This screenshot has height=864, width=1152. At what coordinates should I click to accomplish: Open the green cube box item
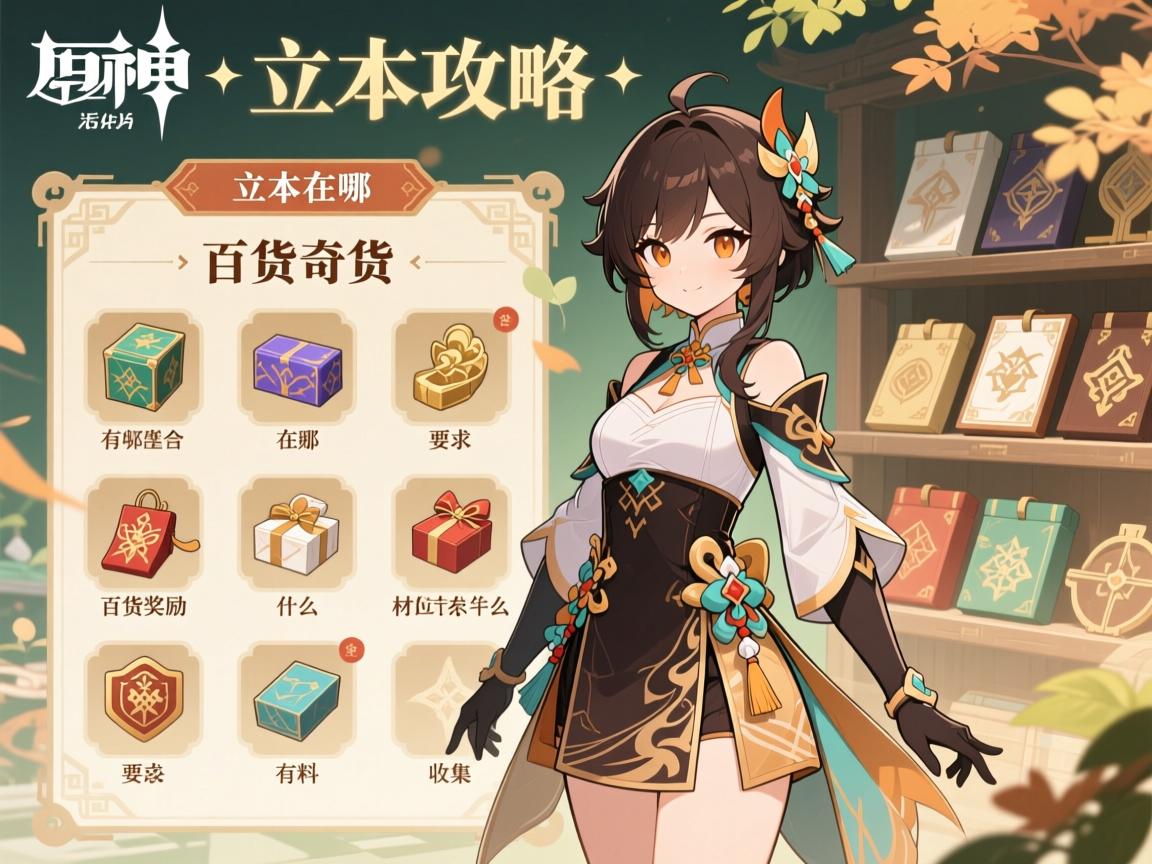[143, 364]
